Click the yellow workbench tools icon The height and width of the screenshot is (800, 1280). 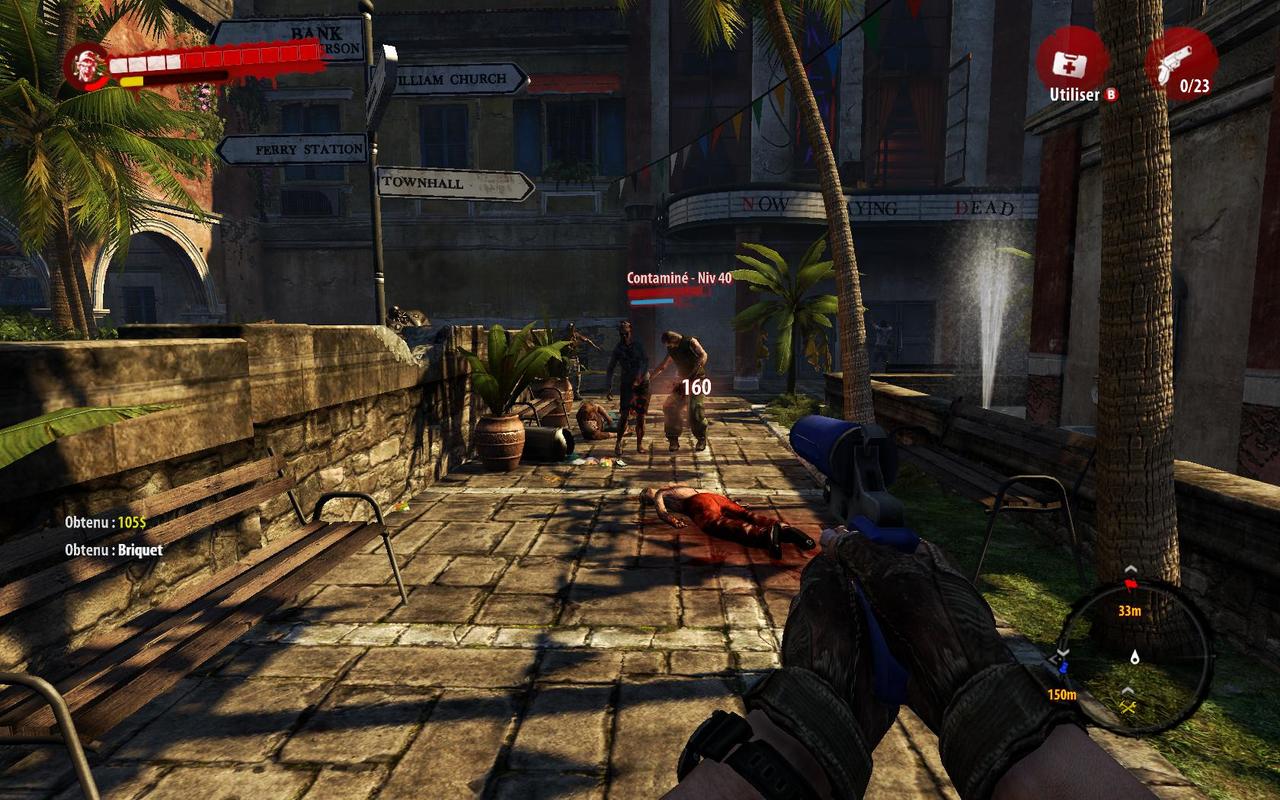1128,707
